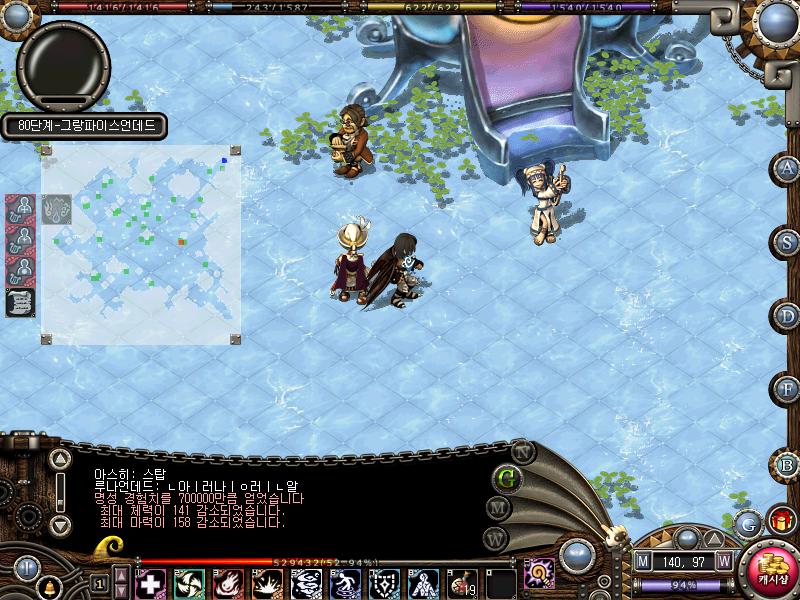This screenshot has width=800, height=600.
Task: Select the green G chat channel button
Action: (507, 477)
